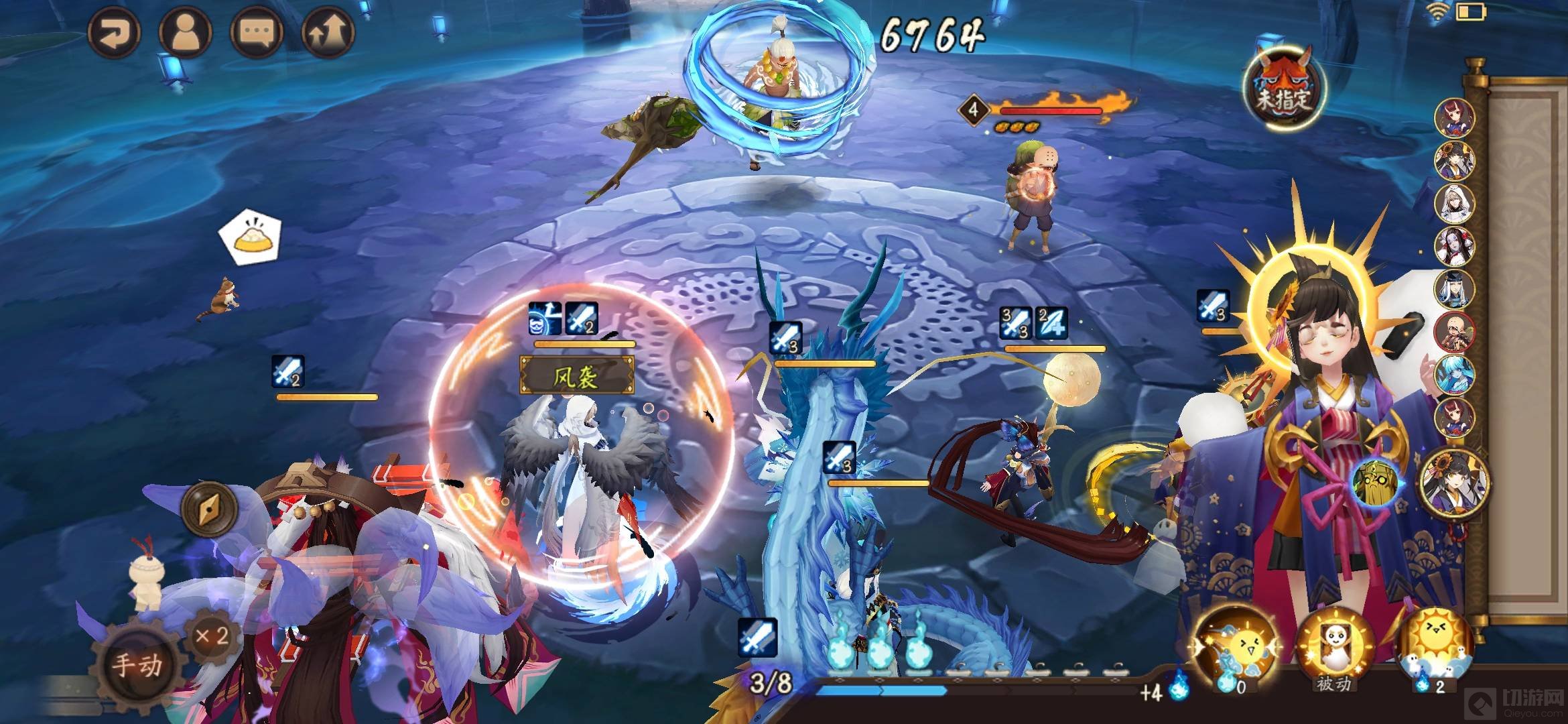Tap the pet food bowl bubble
This screenshot has height=724, width=1568.
pyautogui.click(x=251, y=237)
